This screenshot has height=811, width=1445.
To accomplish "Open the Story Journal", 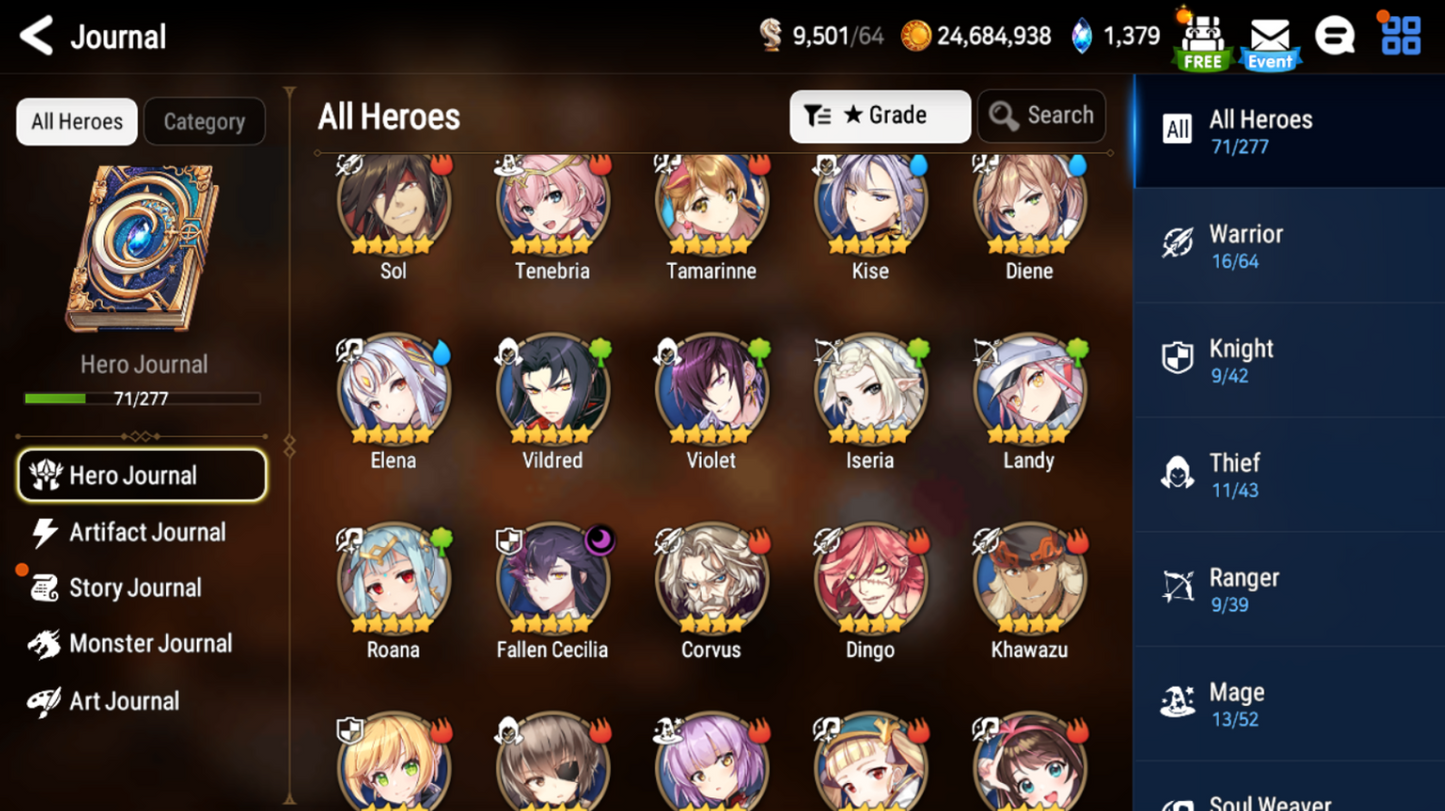I will 135,588.
